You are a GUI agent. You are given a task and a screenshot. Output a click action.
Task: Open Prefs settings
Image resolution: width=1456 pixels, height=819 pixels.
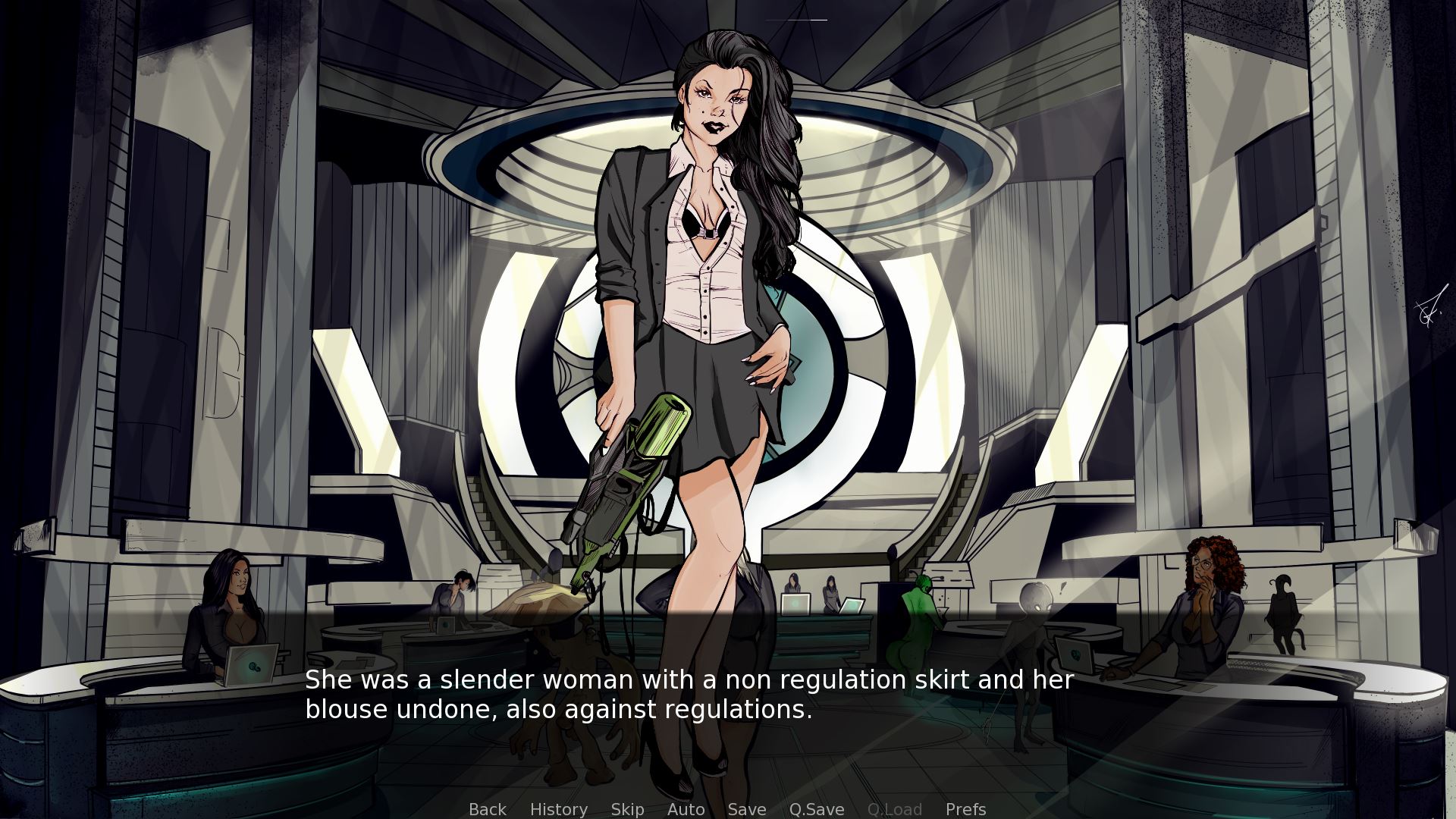[965, 809]
